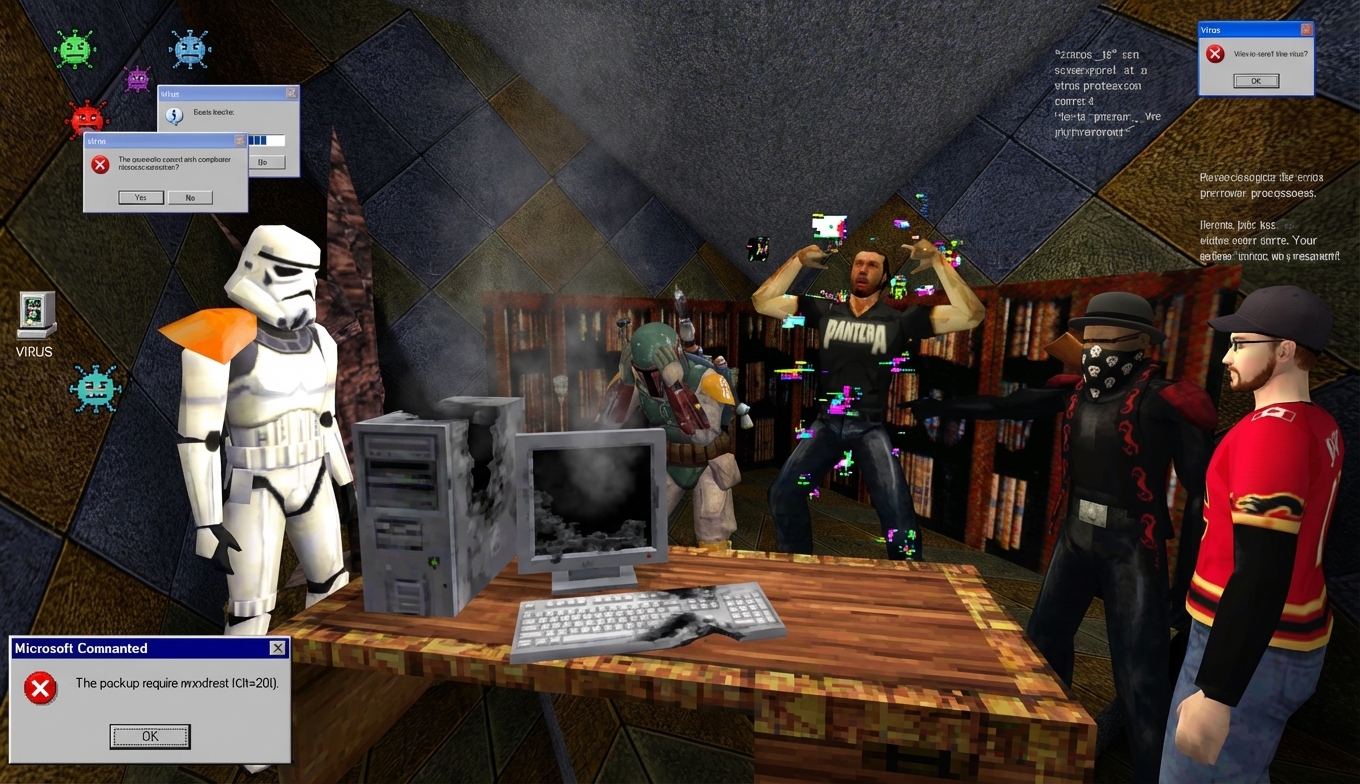Click the button under the progress bar
This screenshot has width=1360, height=784.
(264, 162)
